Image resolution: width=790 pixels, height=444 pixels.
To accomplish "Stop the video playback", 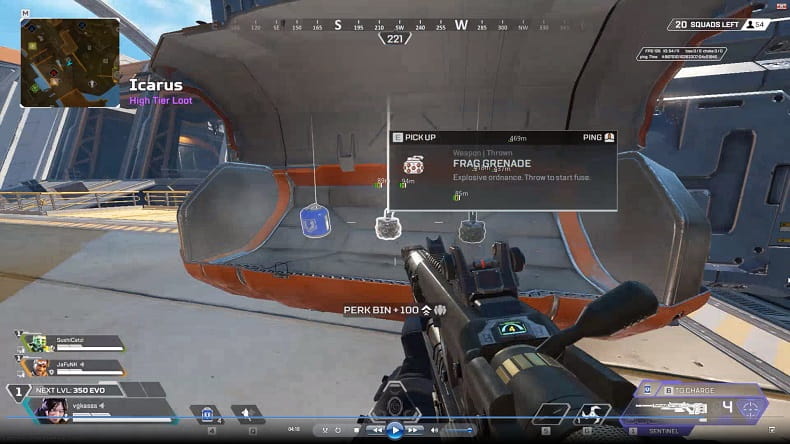I will pyautogui.click(x=355, y=430).
